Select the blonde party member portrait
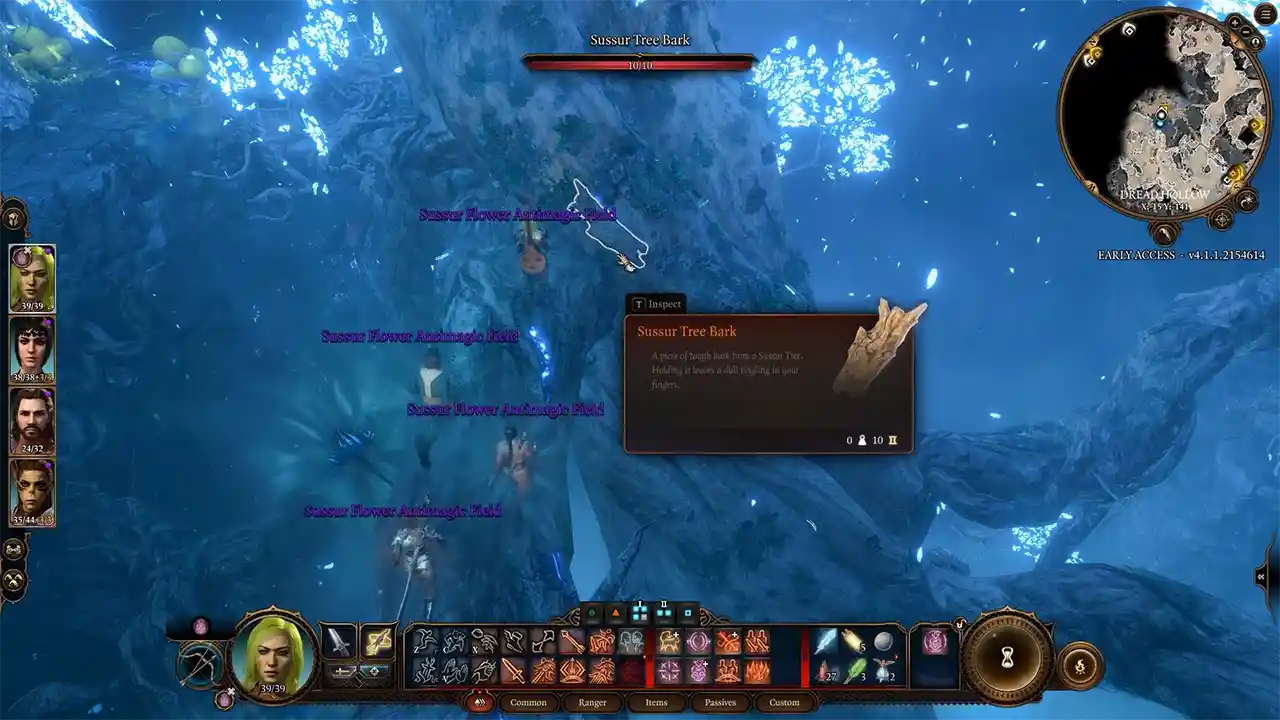Image resolution: width=1280 pixels, height=720 pixels. 32,278
